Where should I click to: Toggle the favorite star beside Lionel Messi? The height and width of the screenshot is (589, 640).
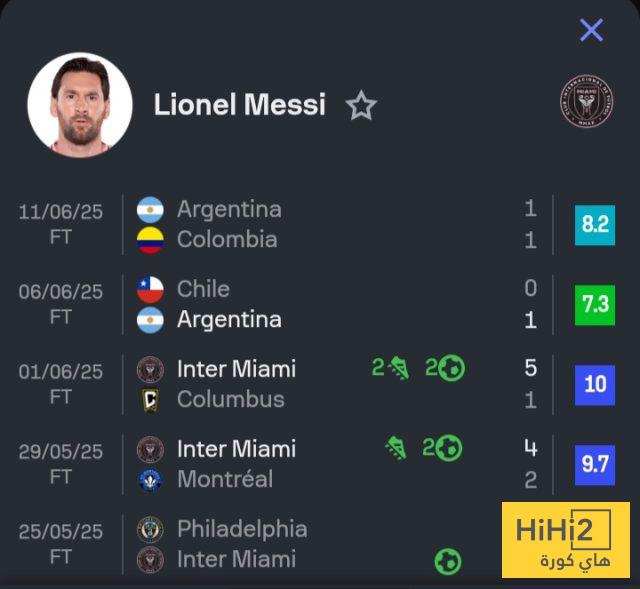361,106
